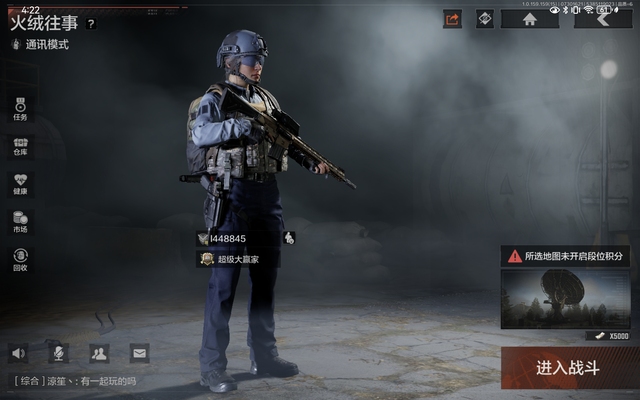The width and height of the screenshot is (640, 400).
Task: Open the 健康 health screen
Action: click(x=20, y=184)
